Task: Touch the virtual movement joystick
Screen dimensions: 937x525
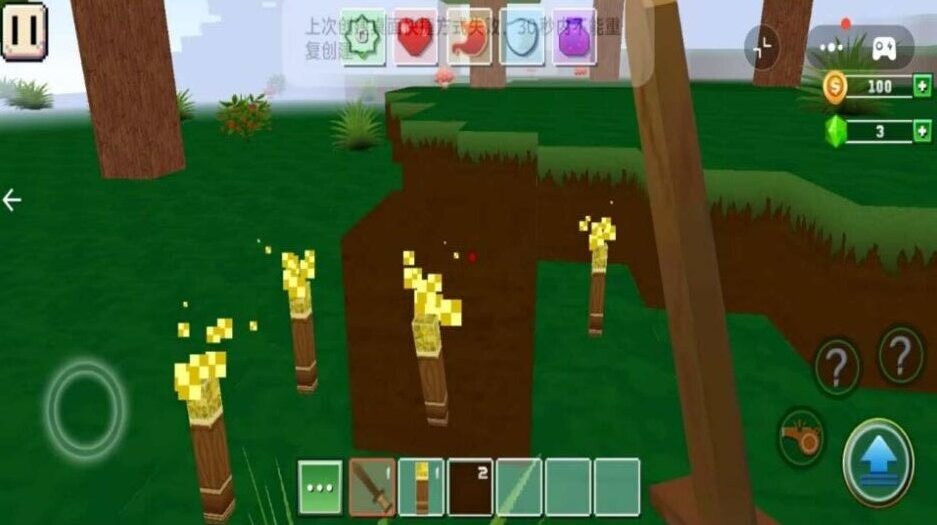Action: [x=85, y=408]
